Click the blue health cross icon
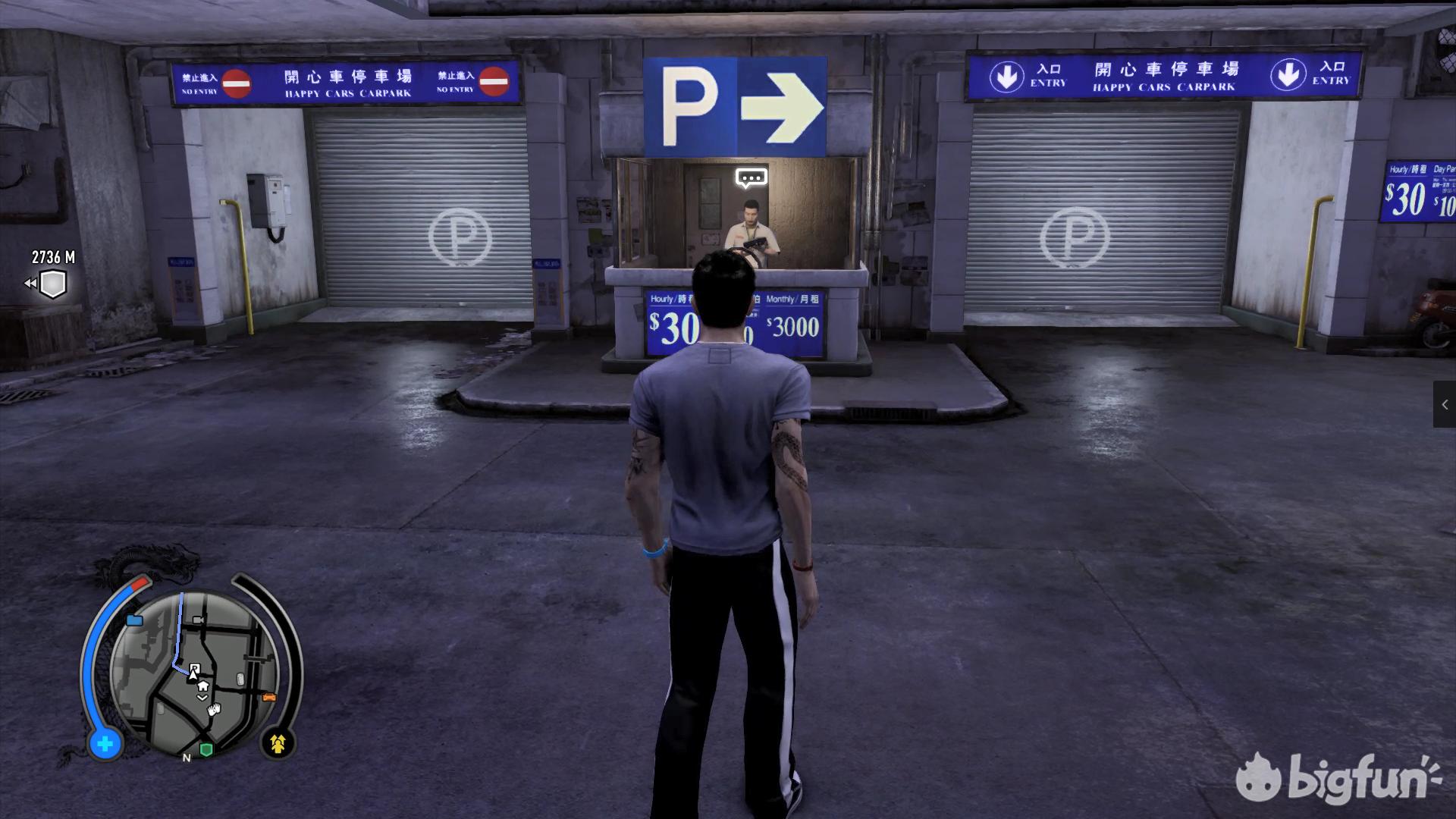The width and height of the screenshot is (1456, 819). 105,744
